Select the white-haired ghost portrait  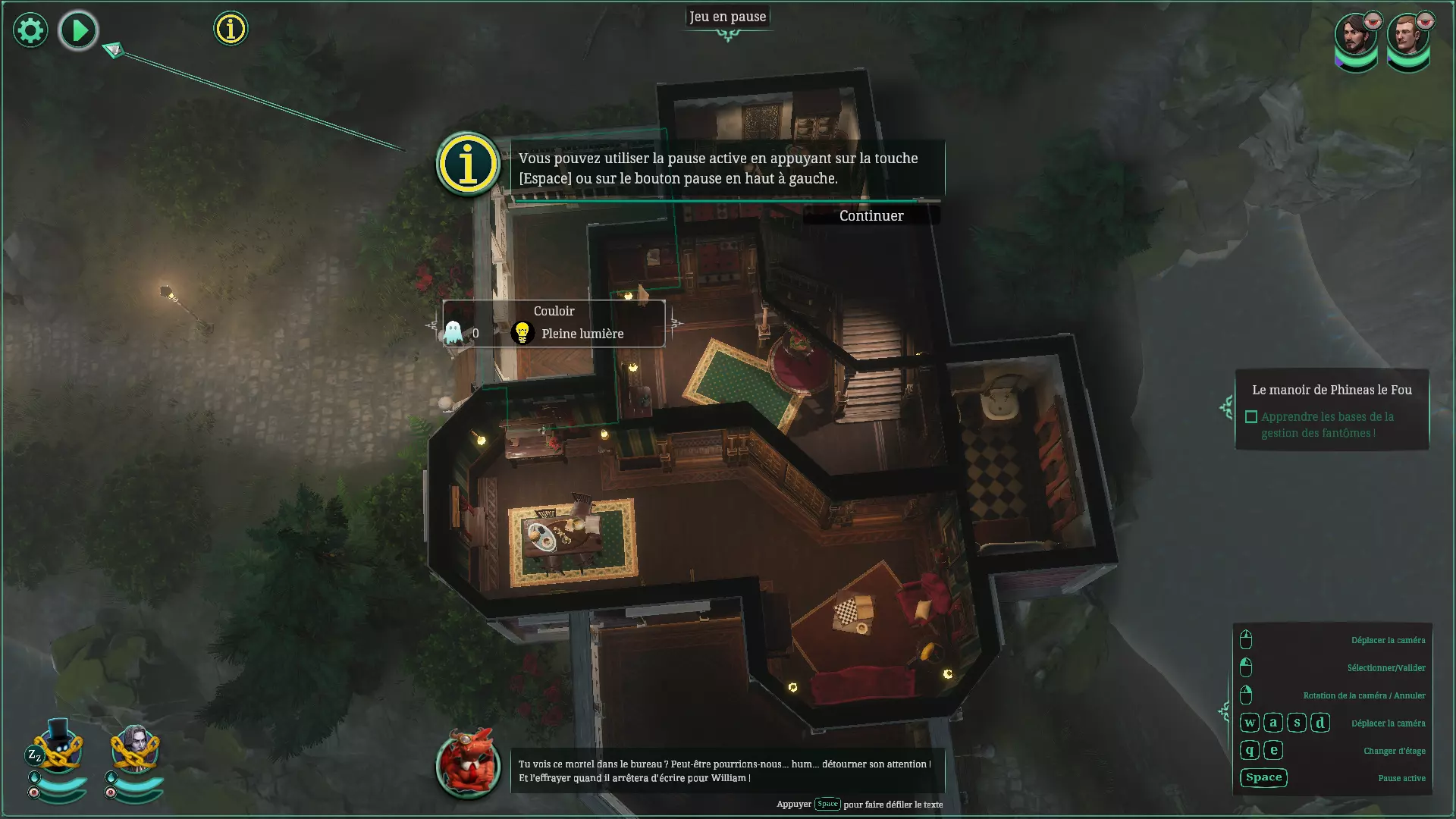click(135, 748)
